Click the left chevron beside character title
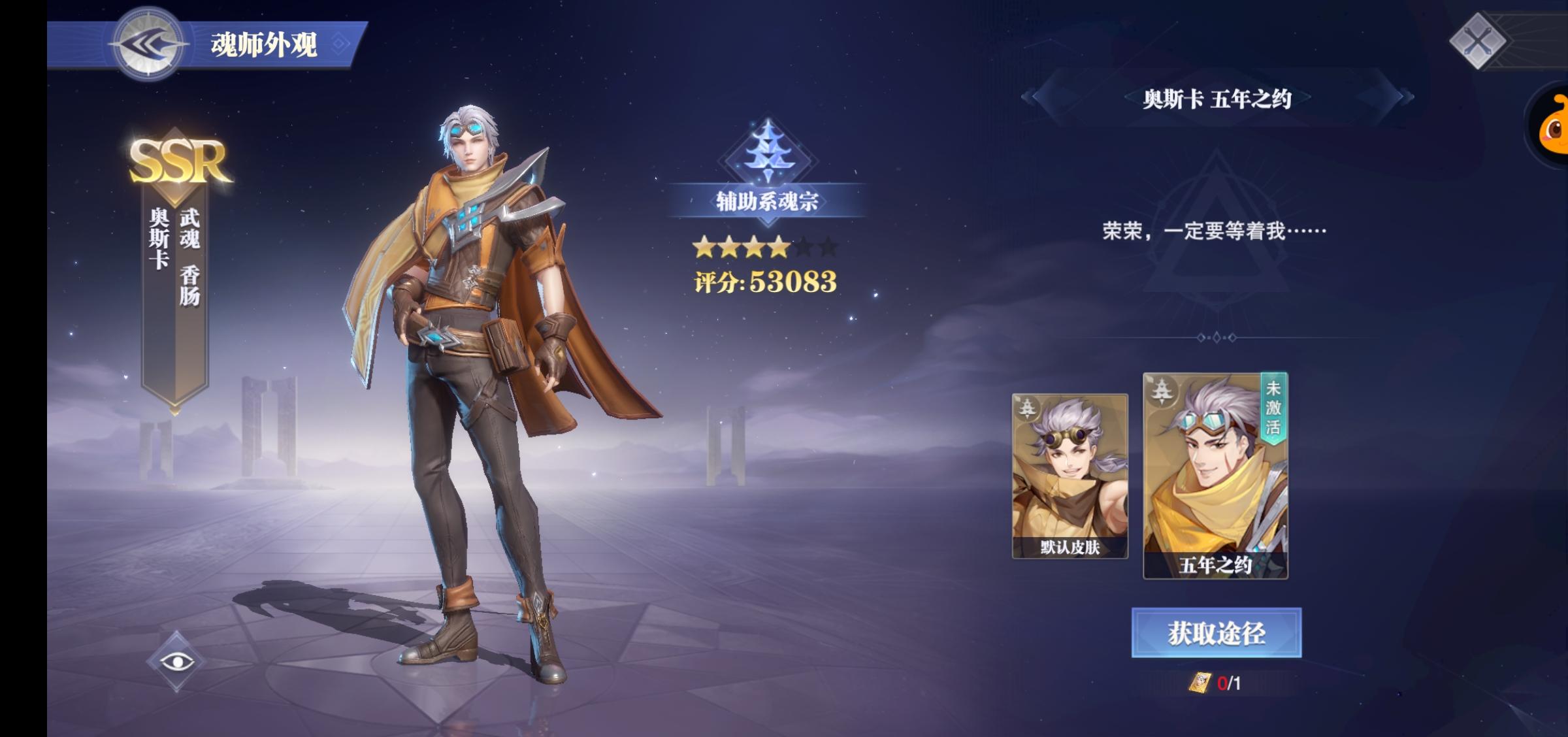 [1029, 95]
